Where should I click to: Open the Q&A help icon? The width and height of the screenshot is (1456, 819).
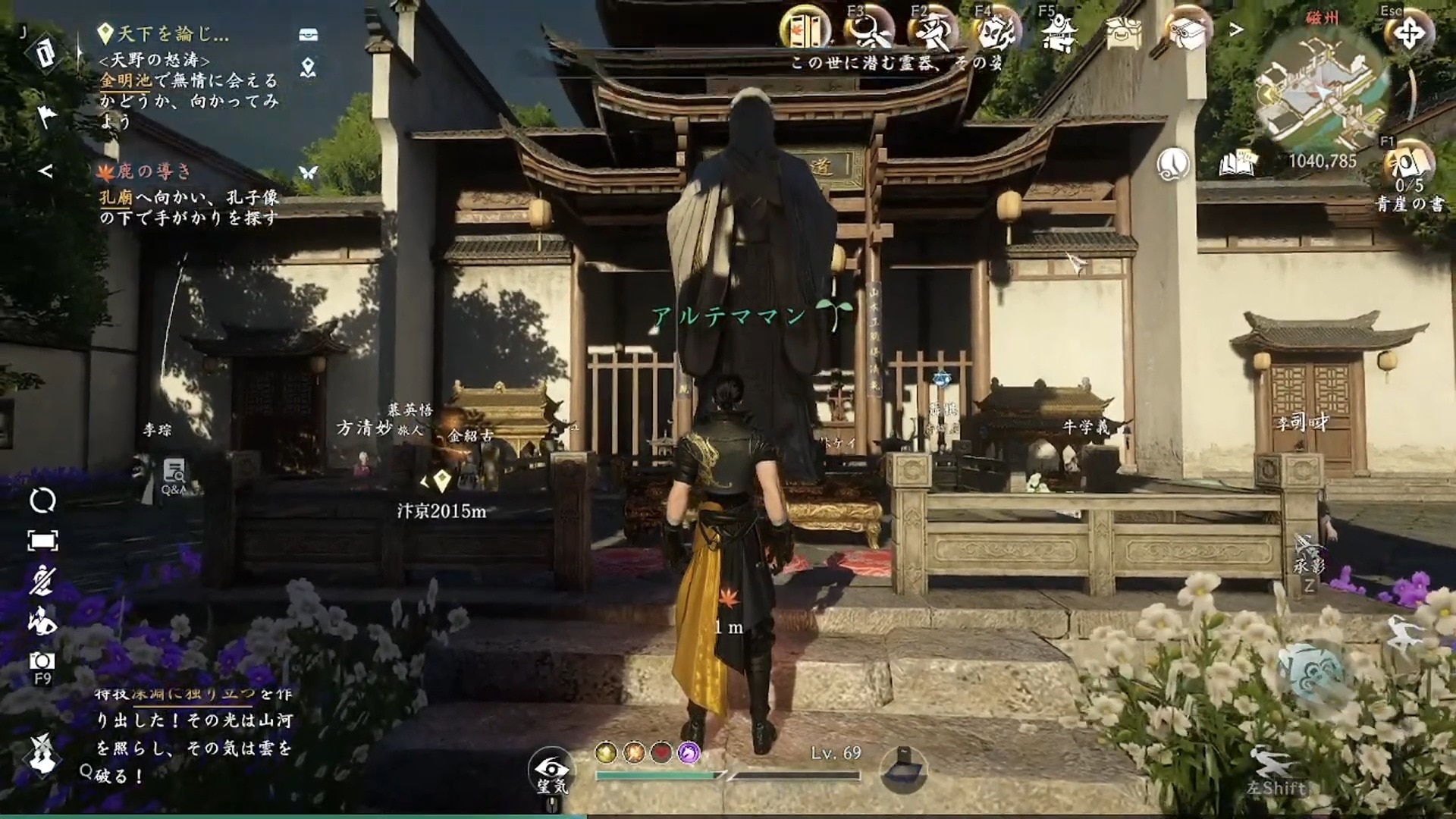(174, 474)
